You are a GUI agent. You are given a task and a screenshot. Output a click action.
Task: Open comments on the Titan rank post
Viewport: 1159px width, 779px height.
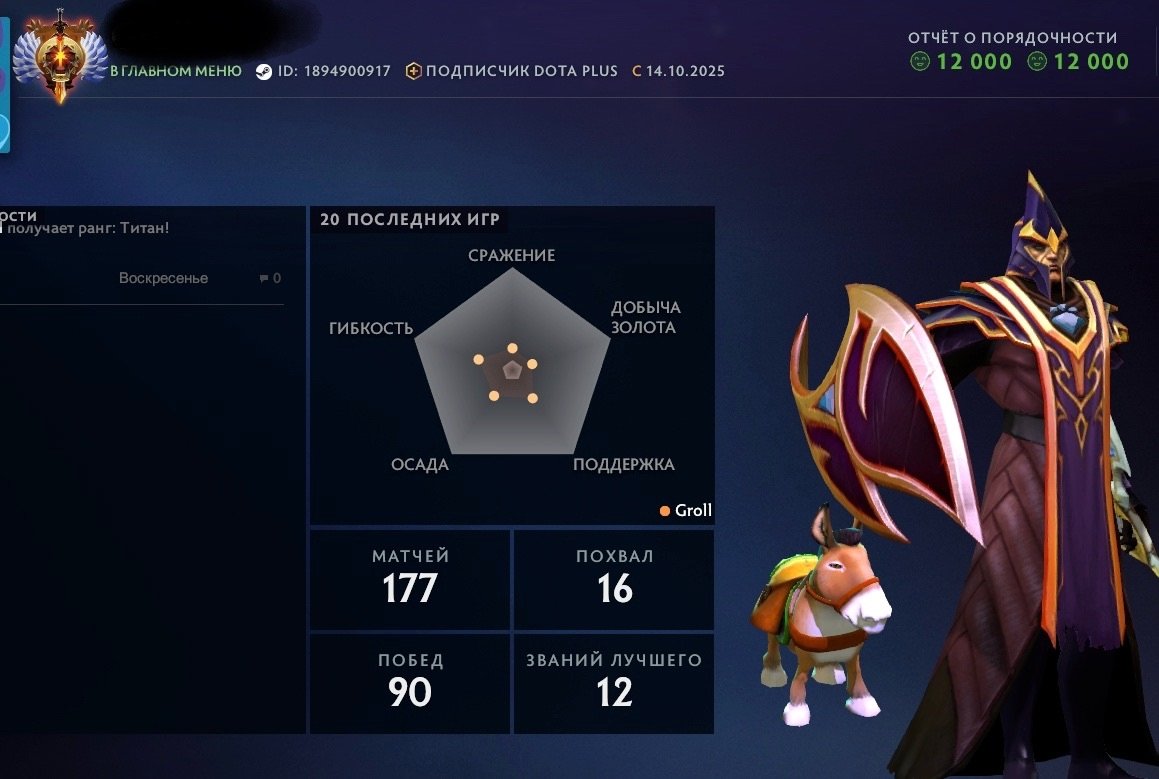(x=270, y=279)
